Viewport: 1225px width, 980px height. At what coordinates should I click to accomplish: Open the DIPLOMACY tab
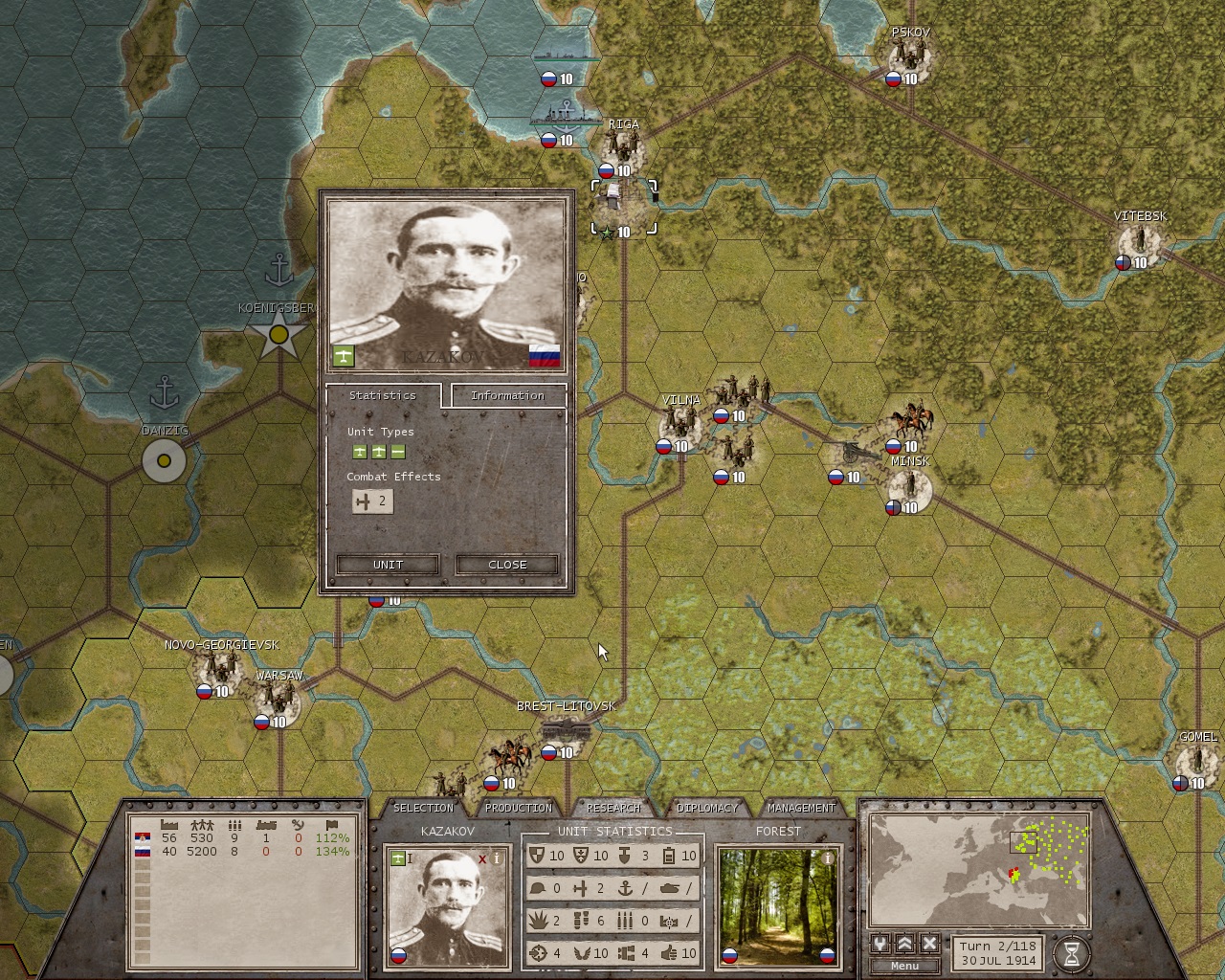[707, 807]
